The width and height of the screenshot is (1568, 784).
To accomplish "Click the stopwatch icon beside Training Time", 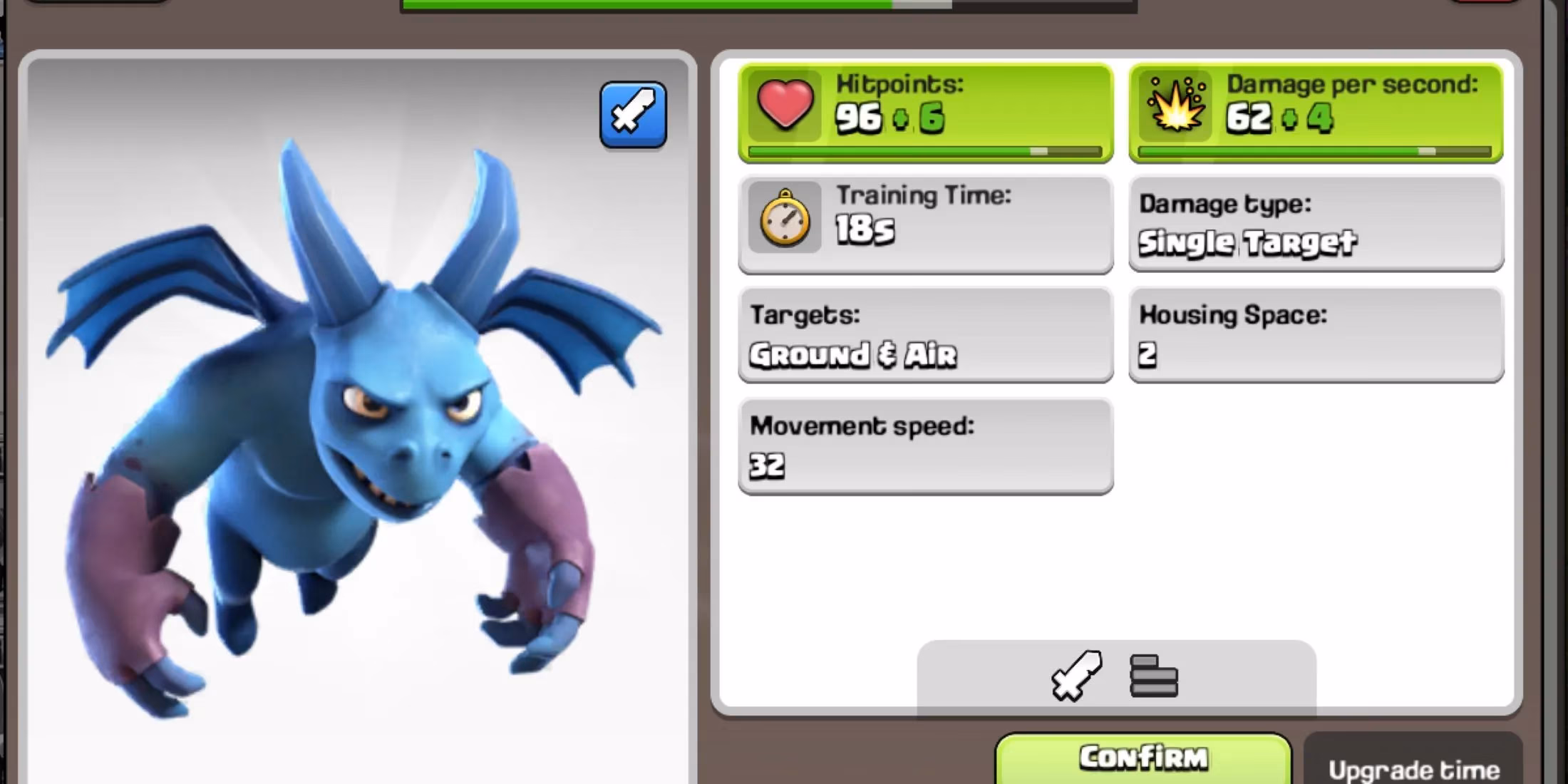I will tap(784, 221).
